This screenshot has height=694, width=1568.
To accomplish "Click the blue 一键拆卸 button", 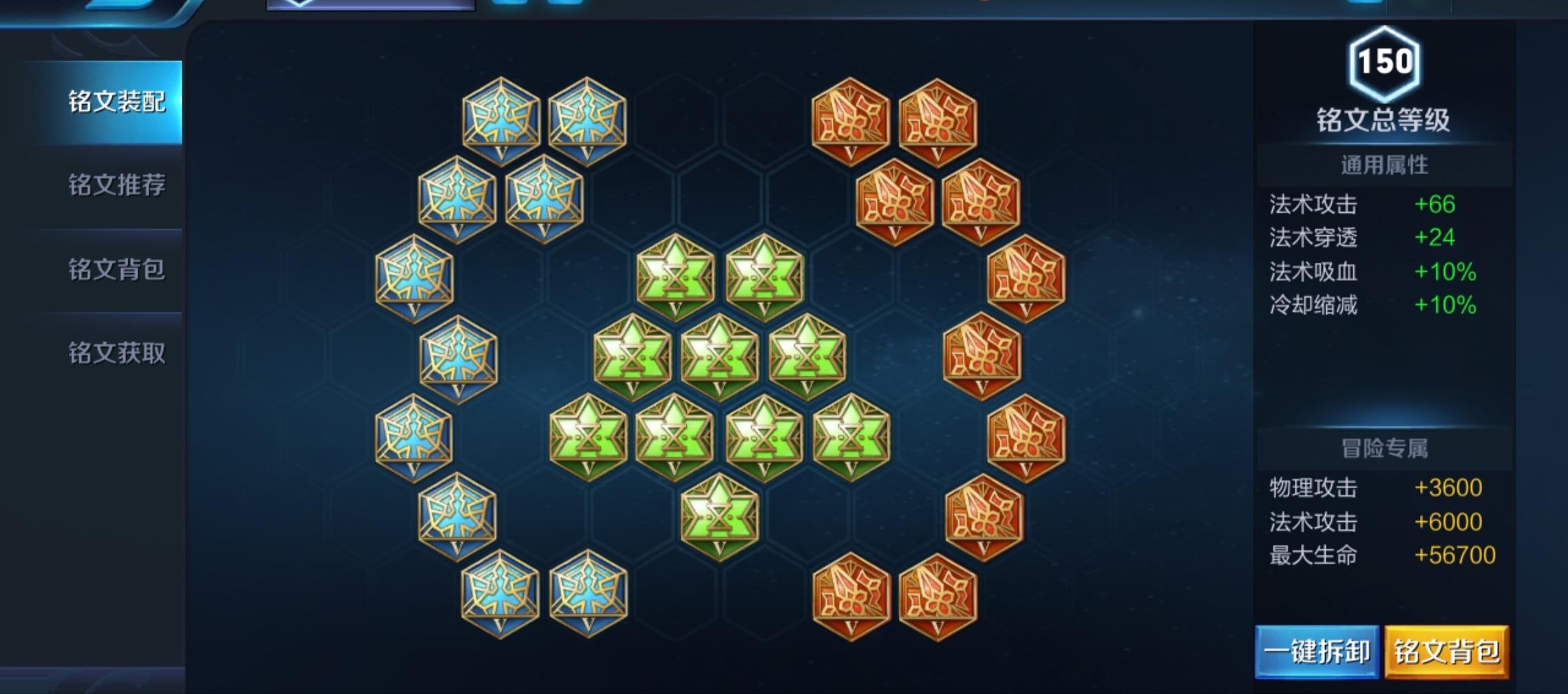I will pyautogui.click(x=1316, y=651).
